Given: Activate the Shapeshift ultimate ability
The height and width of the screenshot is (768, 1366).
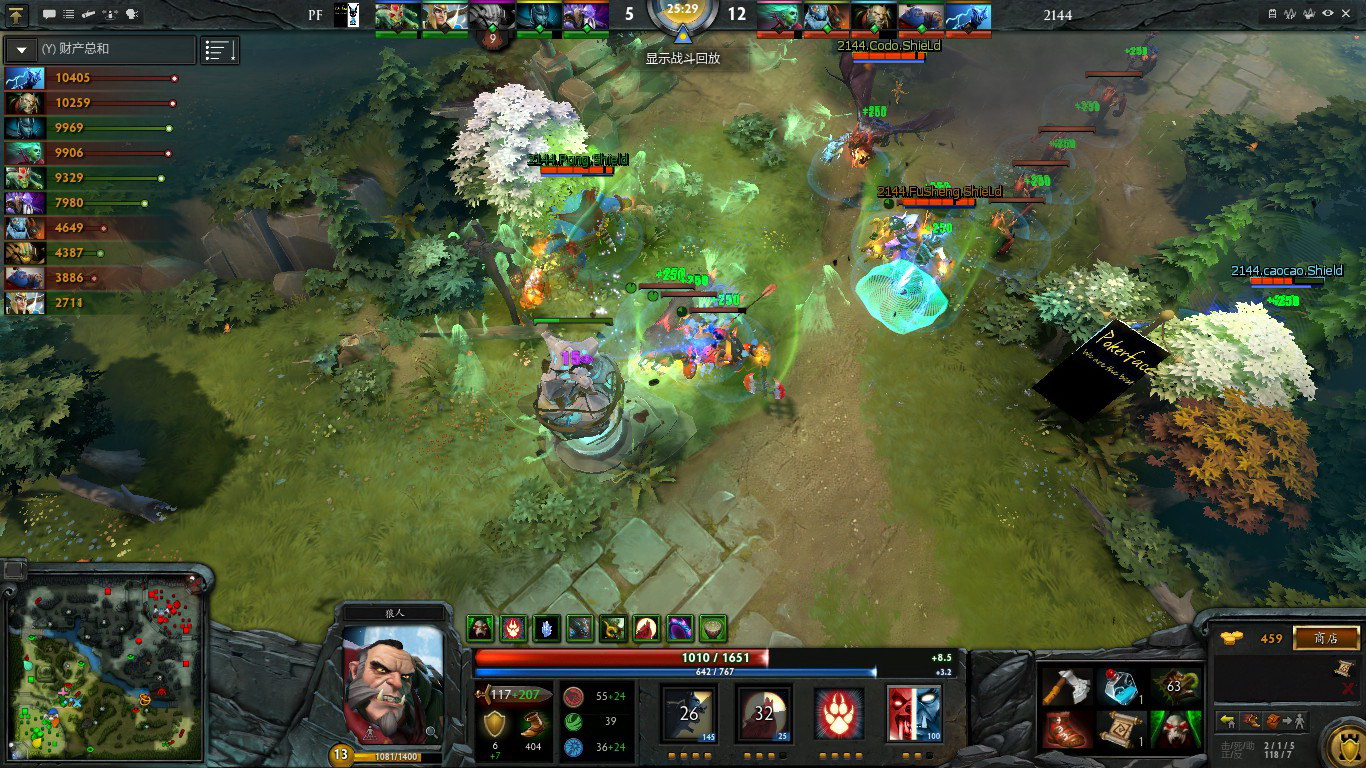Looking at the screenshot, I should [914, 713].
